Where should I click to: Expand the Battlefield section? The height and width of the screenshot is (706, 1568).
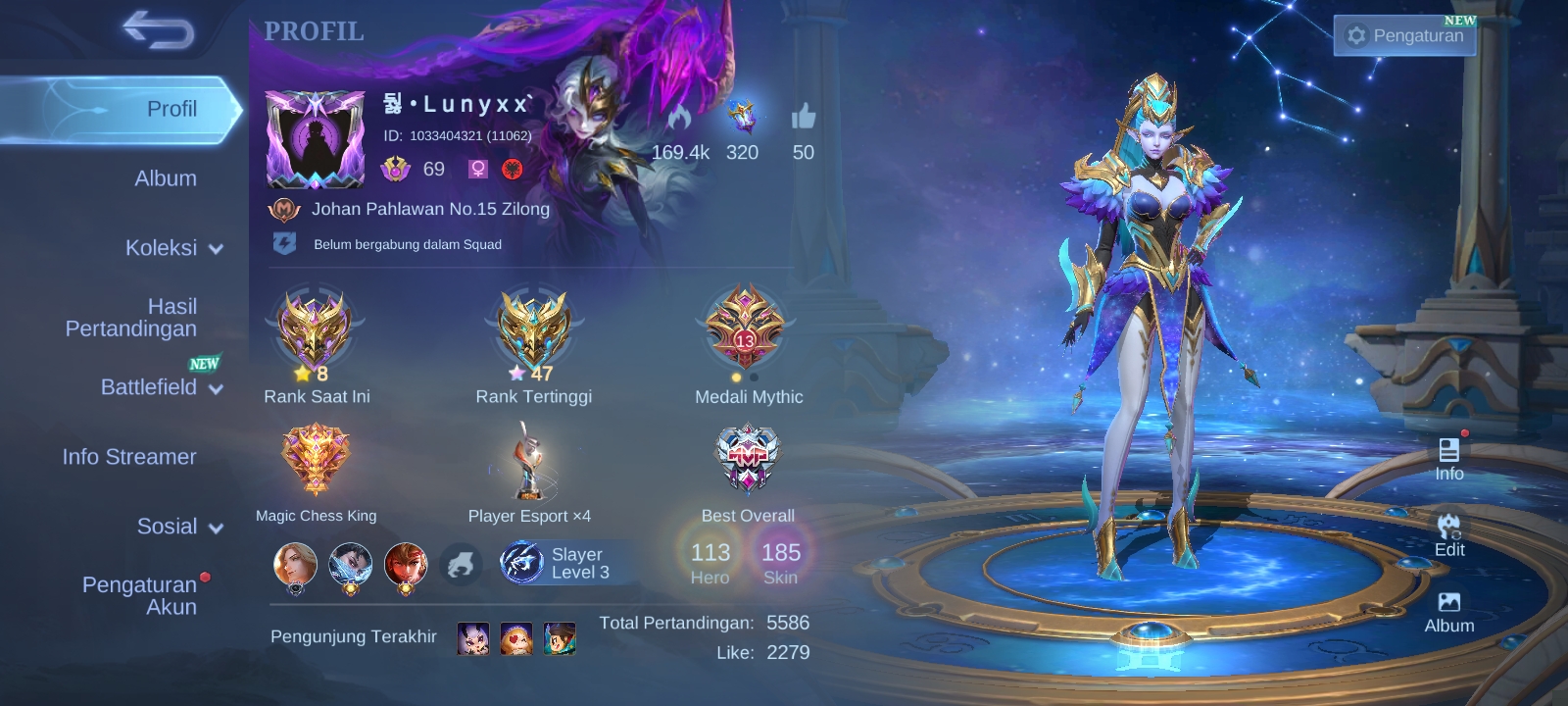tap(161, 387)
